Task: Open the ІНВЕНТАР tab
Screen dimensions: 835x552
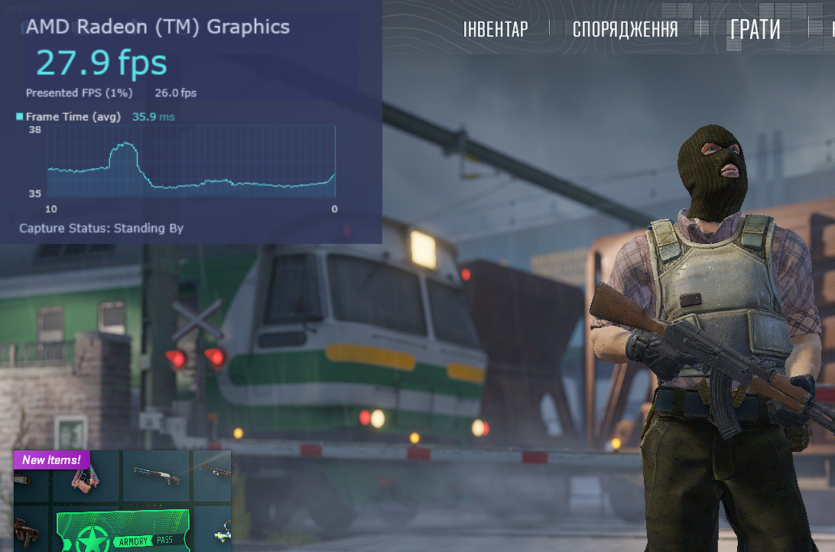Action: pyautogui.click(x=495, y=29)
